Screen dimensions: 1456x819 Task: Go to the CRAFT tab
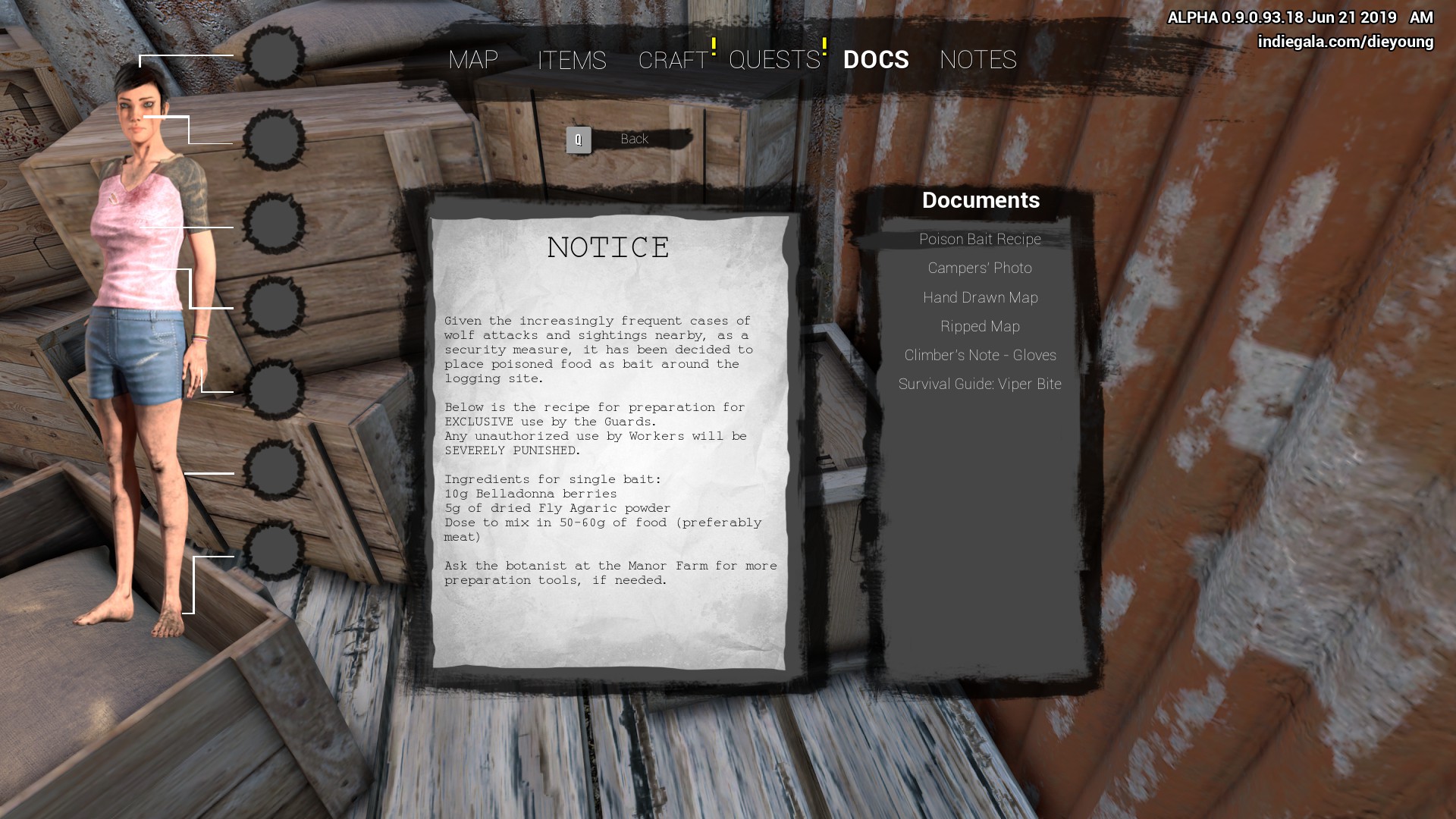673,61
